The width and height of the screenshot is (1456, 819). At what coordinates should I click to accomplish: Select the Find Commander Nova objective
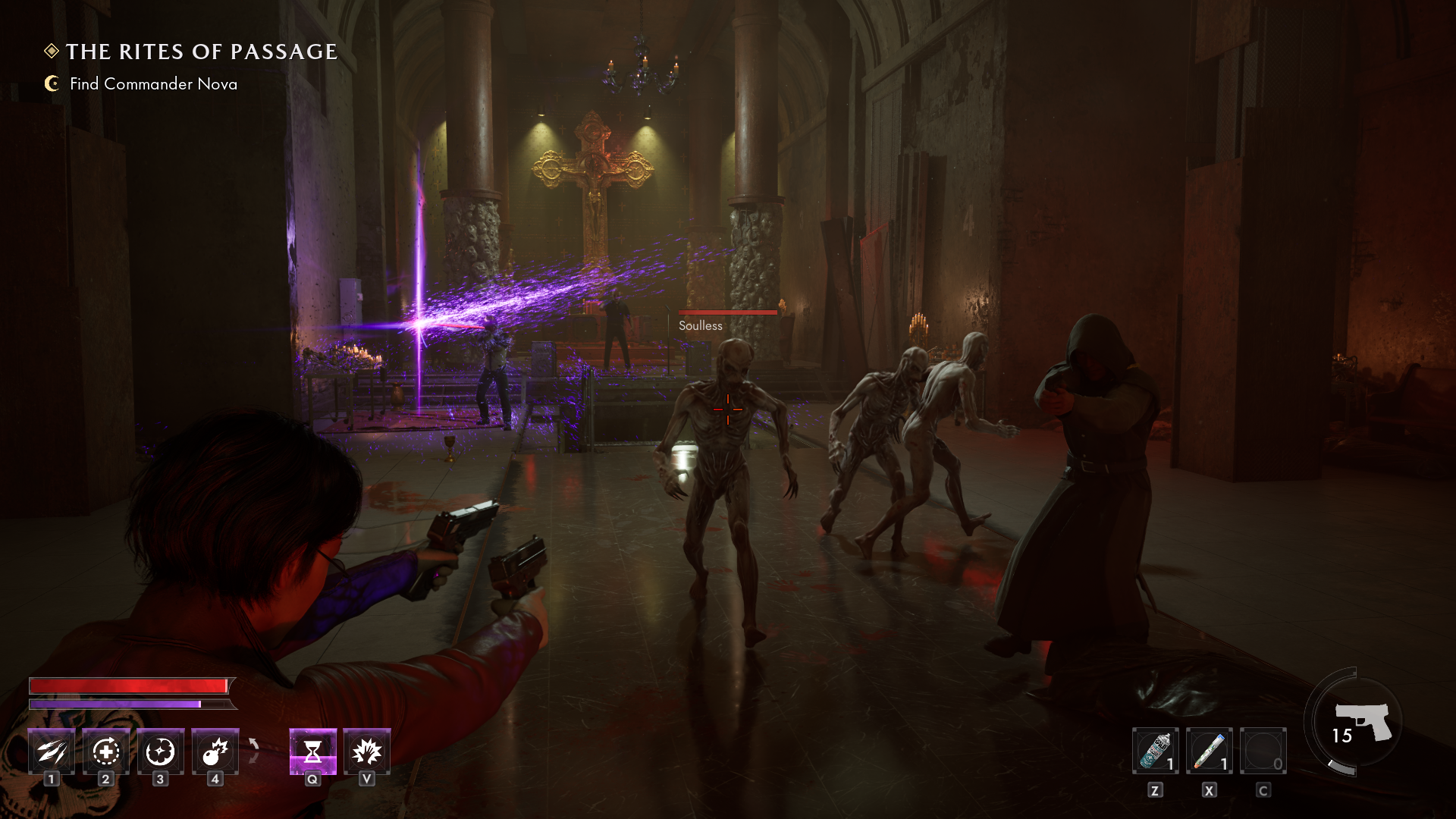pyautogui.click(x=153, y=84)
